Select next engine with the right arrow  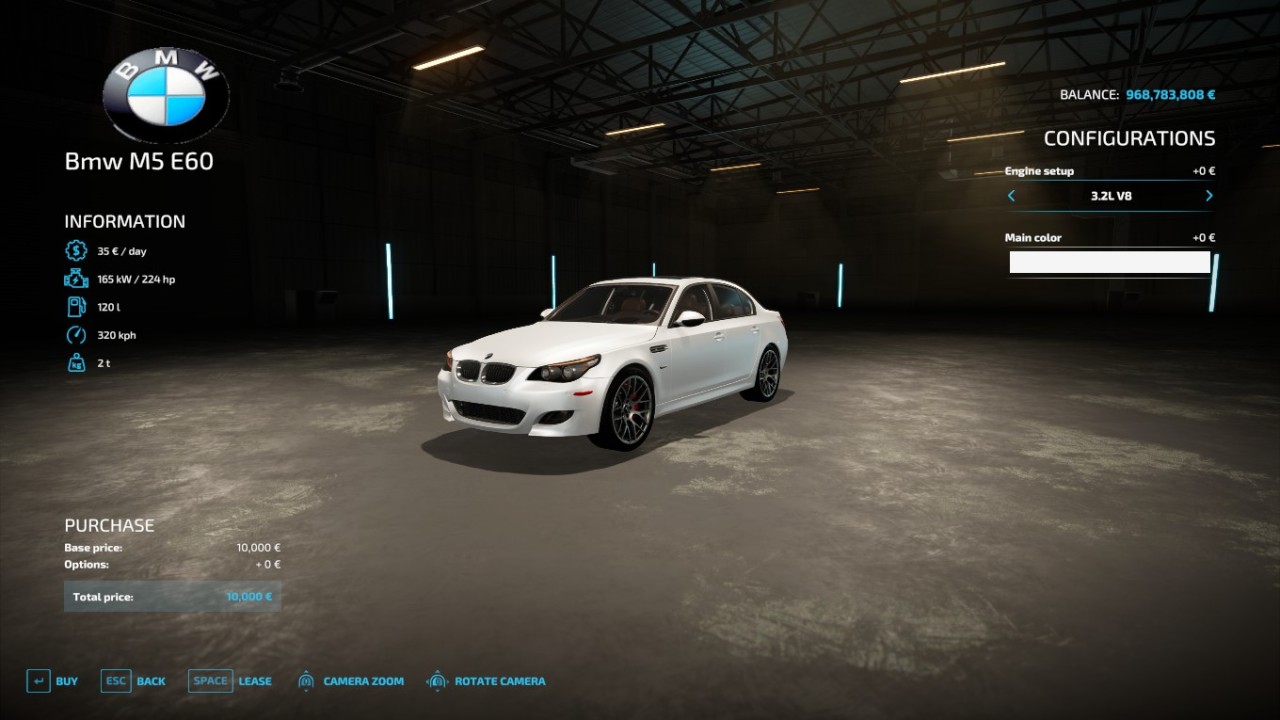pos(1208,196)
